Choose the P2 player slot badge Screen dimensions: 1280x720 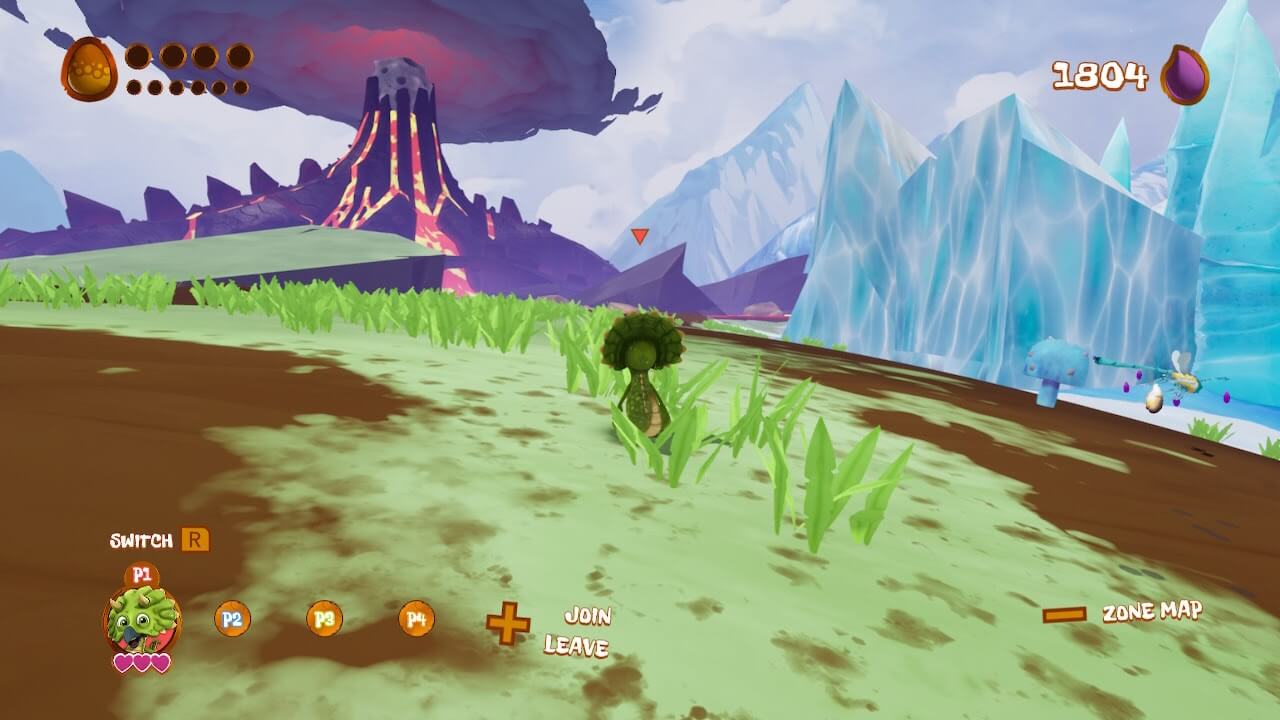(232, 619)
